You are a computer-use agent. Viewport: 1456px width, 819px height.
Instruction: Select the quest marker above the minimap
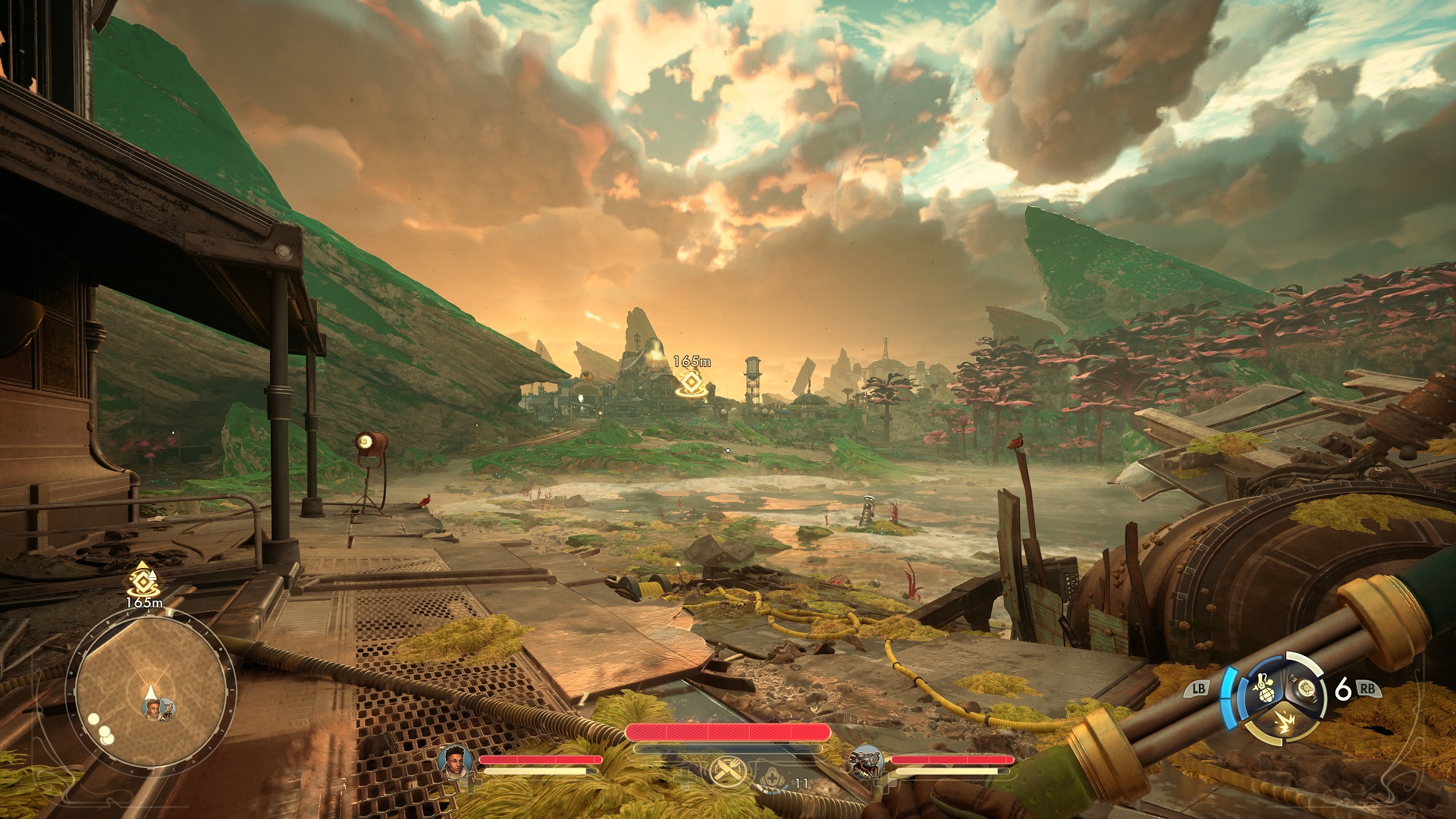click(x=143, y=582)
